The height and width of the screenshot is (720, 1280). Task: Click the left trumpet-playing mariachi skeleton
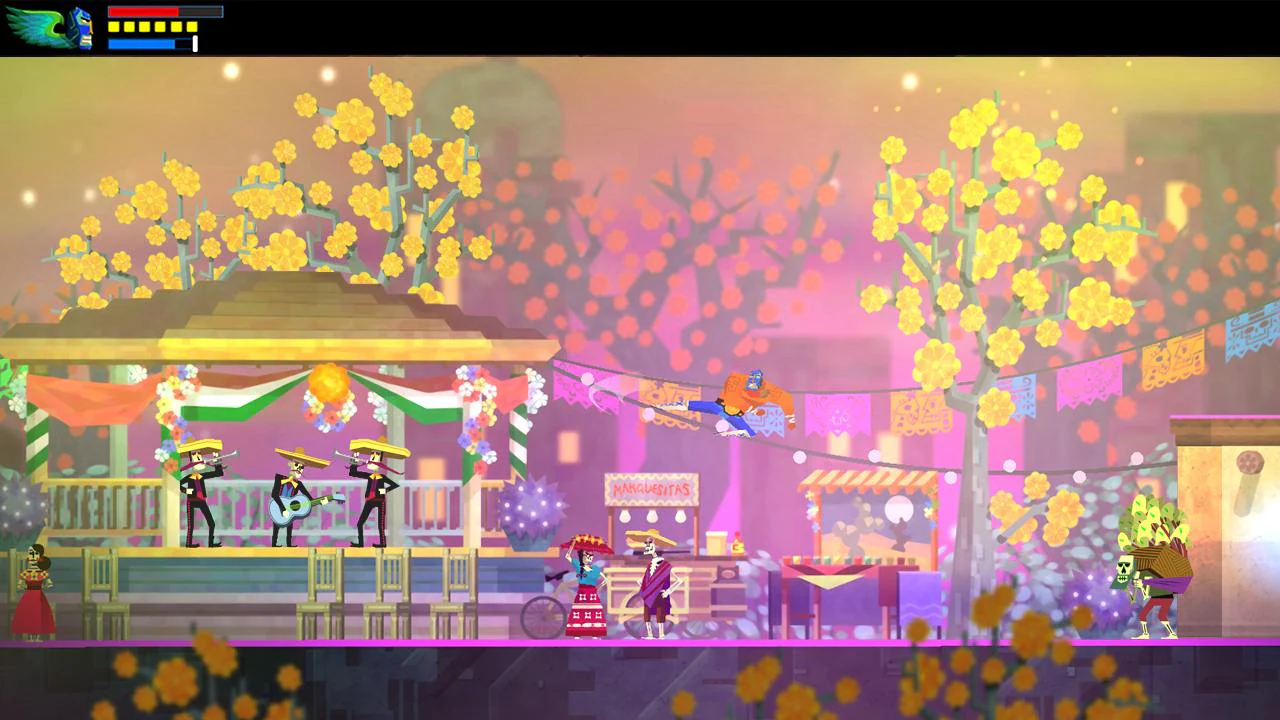pyautogui.click(x=197, y=490)
